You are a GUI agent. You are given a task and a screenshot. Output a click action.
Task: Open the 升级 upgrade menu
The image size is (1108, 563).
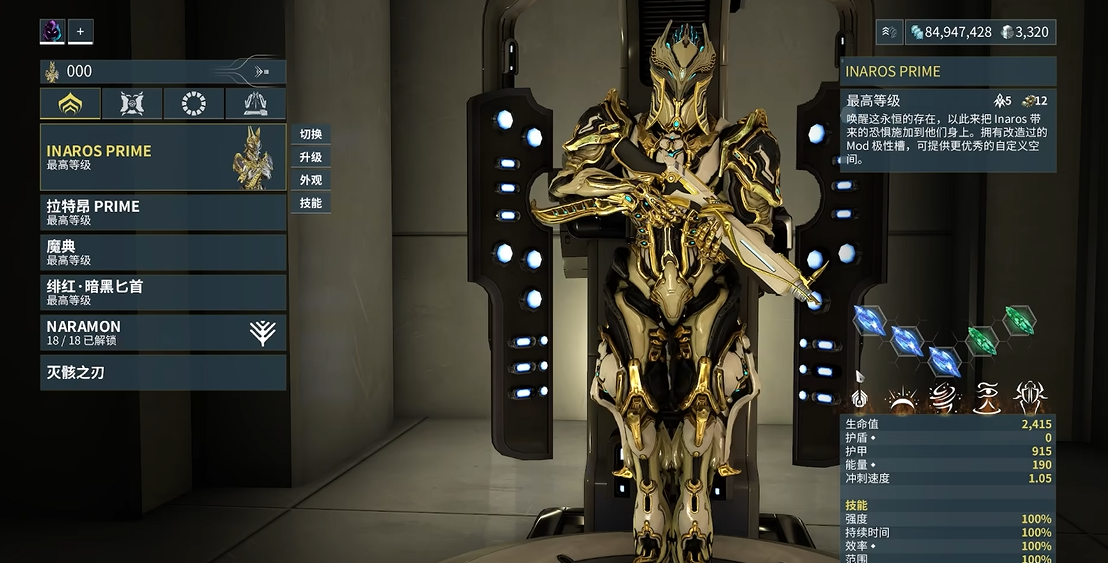(x=310, y=157)
